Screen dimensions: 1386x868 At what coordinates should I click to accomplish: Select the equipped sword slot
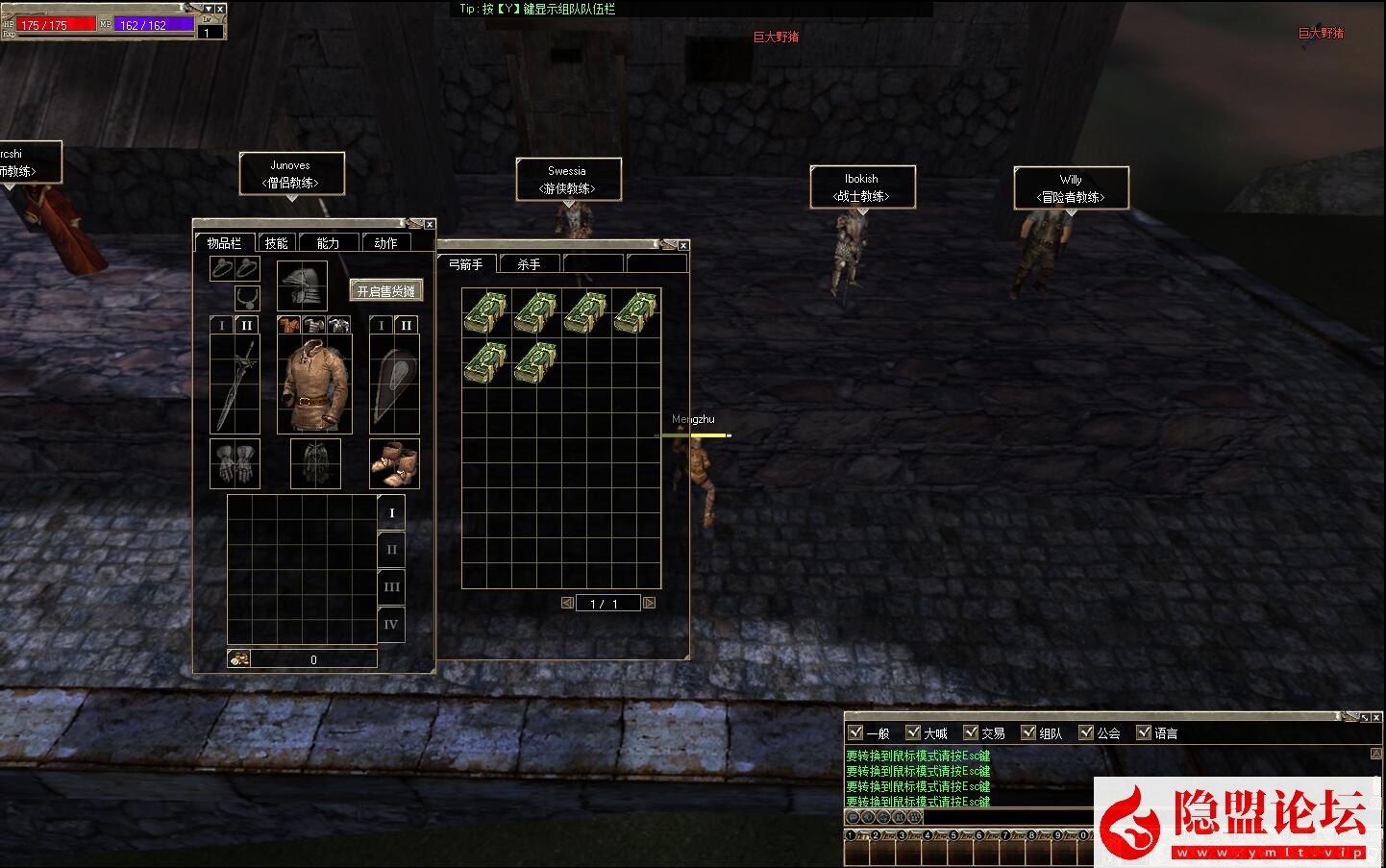(x=235, y=384)
